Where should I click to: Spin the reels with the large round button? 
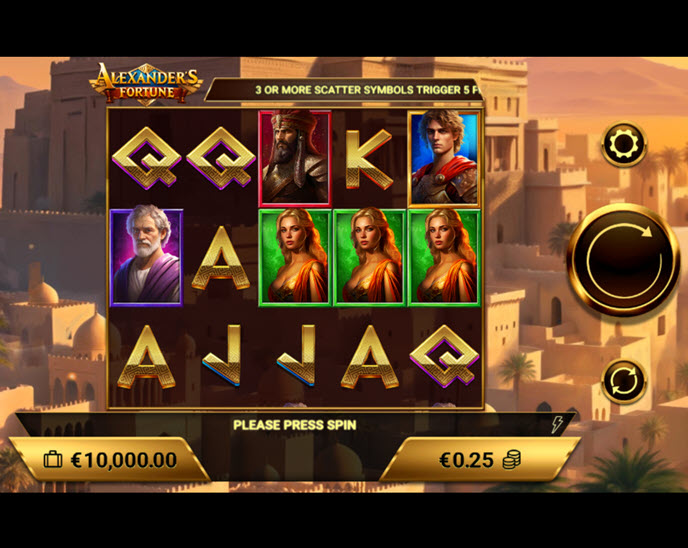pyautogui.click(x=624, y=259)
